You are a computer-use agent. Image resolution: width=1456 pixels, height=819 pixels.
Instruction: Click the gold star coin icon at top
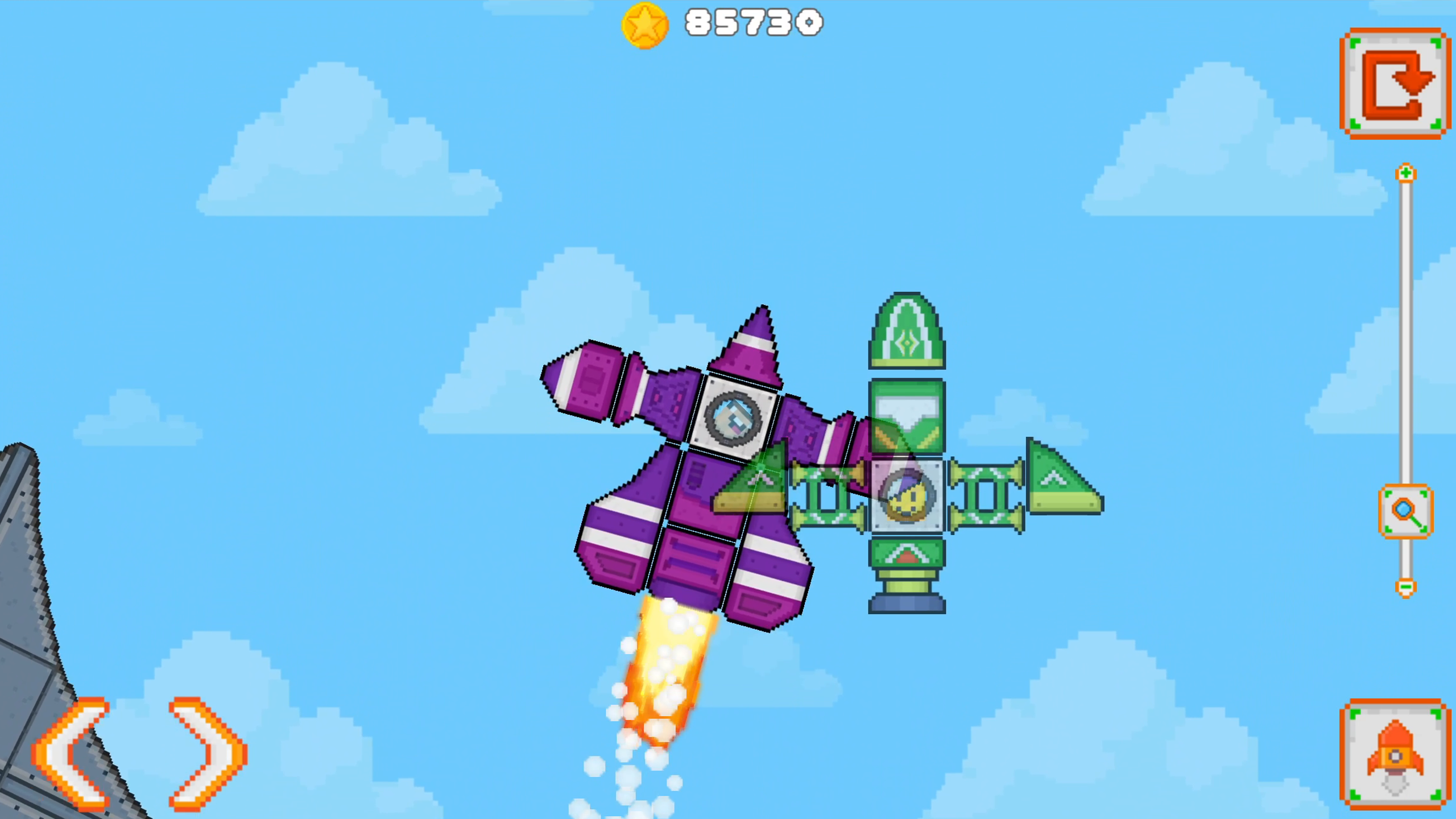tap(646, 24)
